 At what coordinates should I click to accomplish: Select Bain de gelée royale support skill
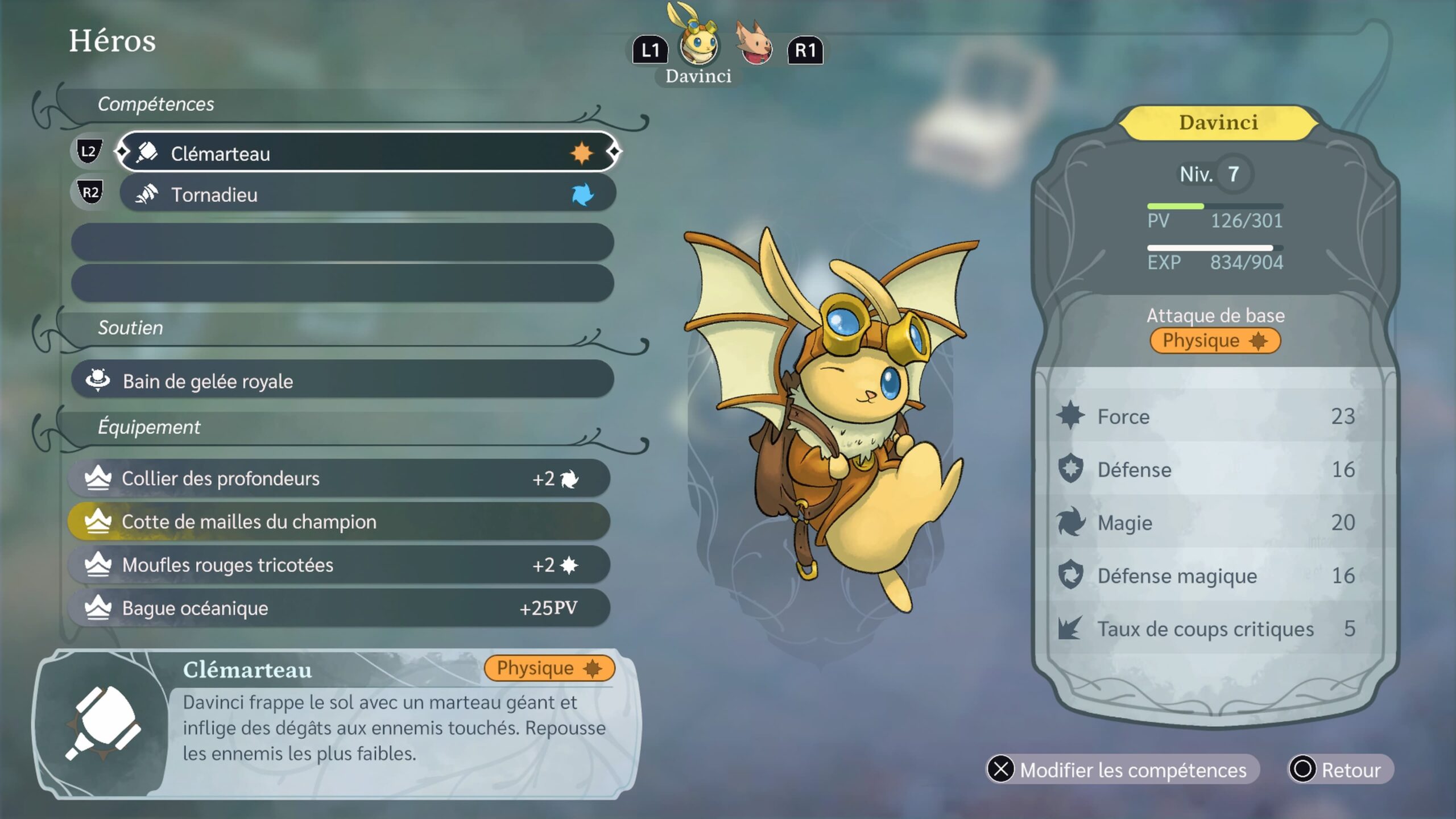[342, 380]
